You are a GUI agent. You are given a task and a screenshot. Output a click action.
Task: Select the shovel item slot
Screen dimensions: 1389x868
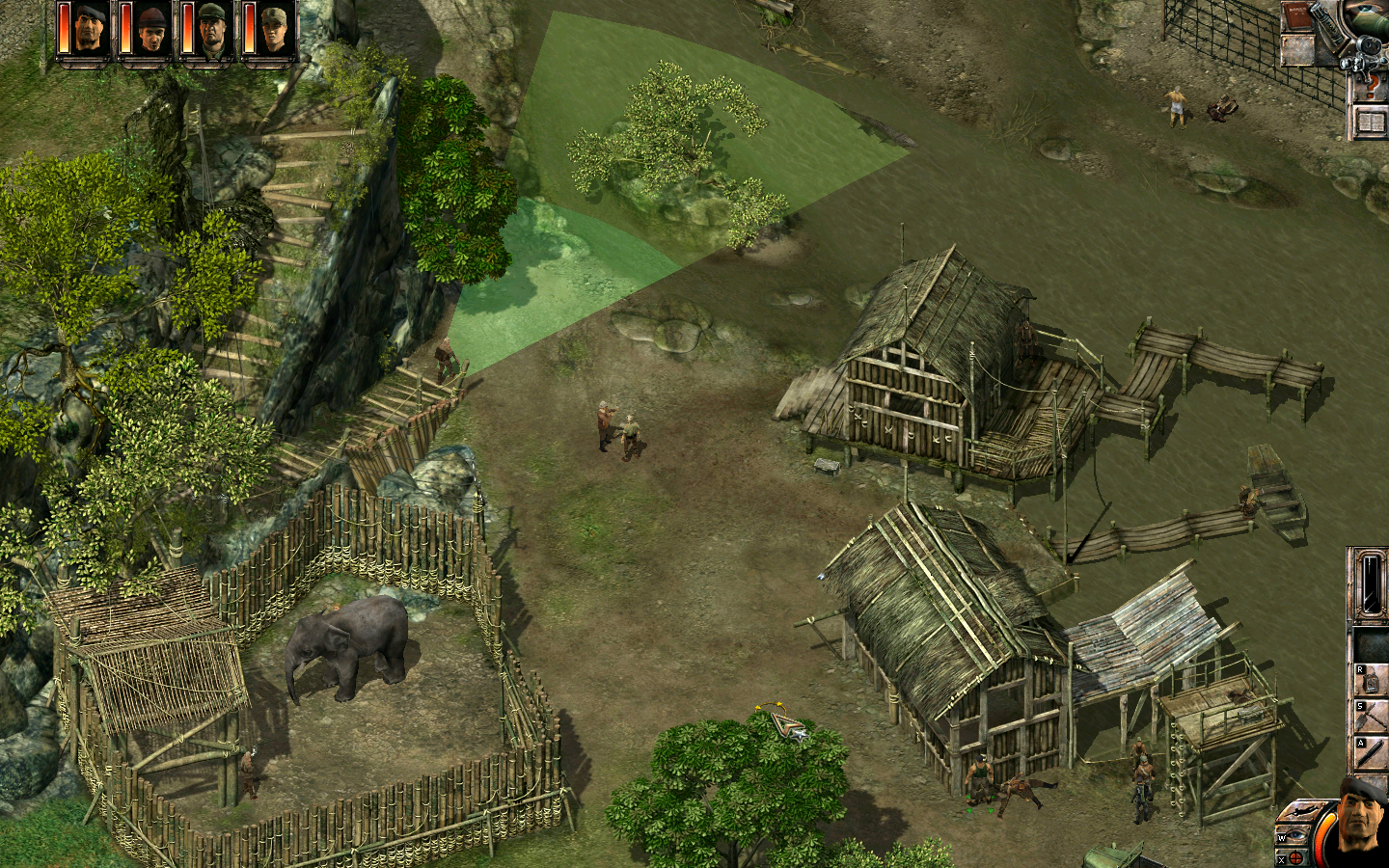click(x=1372, y=717)
